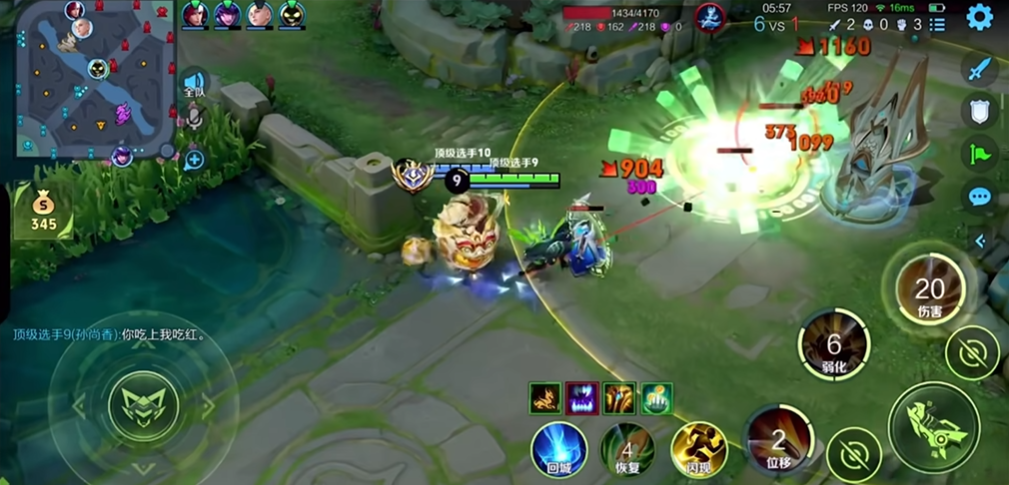Screen dimensions: 1009x485
Task: Toggle the muted microphone icon
Action: click(193, 119)
